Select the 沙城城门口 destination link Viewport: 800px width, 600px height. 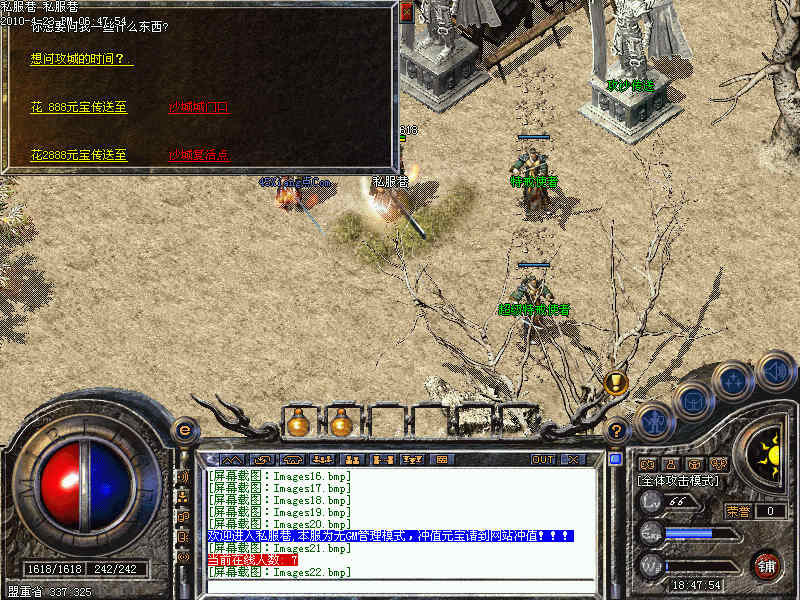pos(198,107)
